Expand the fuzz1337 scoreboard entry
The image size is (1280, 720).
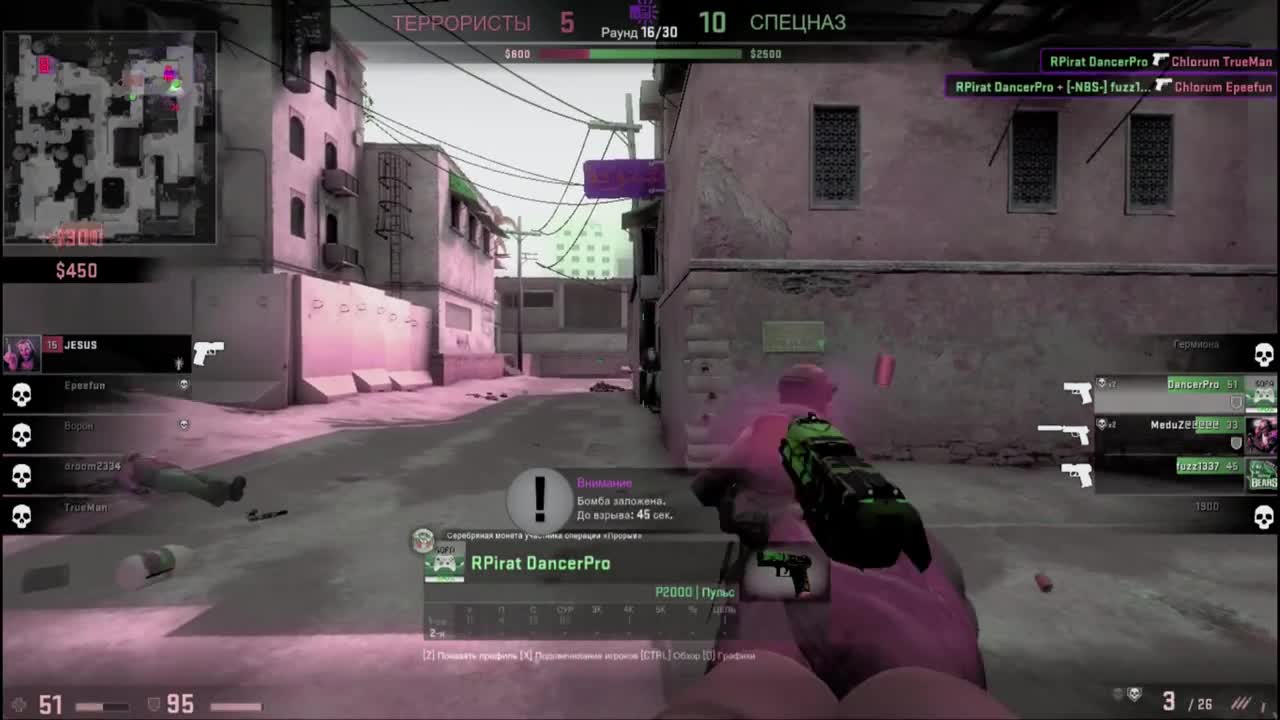[1200, 465]
